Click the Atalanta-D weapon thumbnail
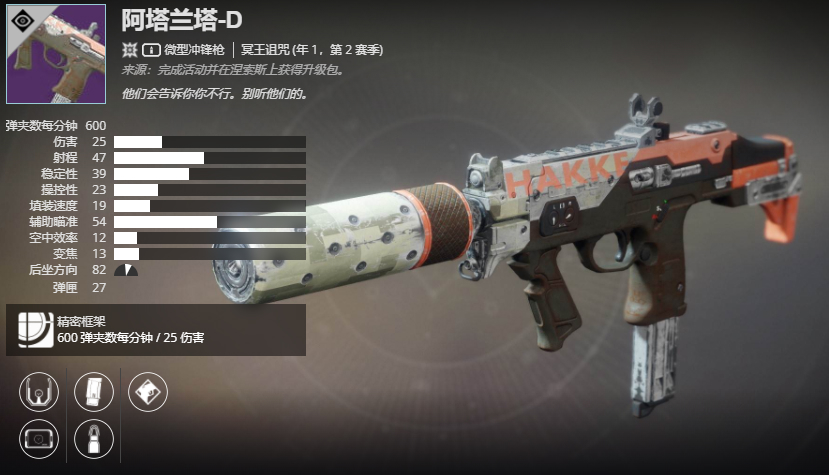The width and height of the screenshot is (829, 475). pos(56,54)
